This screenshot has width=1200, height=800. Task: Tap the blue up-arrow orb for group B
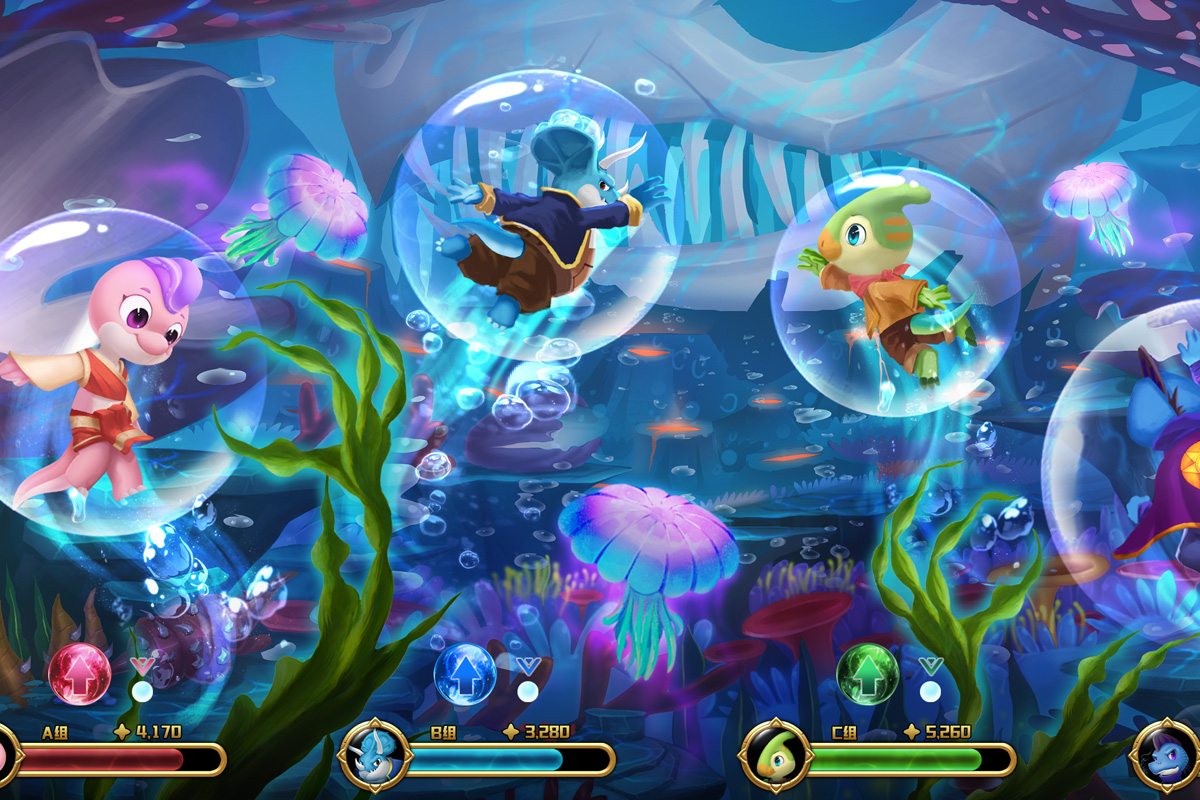coord(465,674)
